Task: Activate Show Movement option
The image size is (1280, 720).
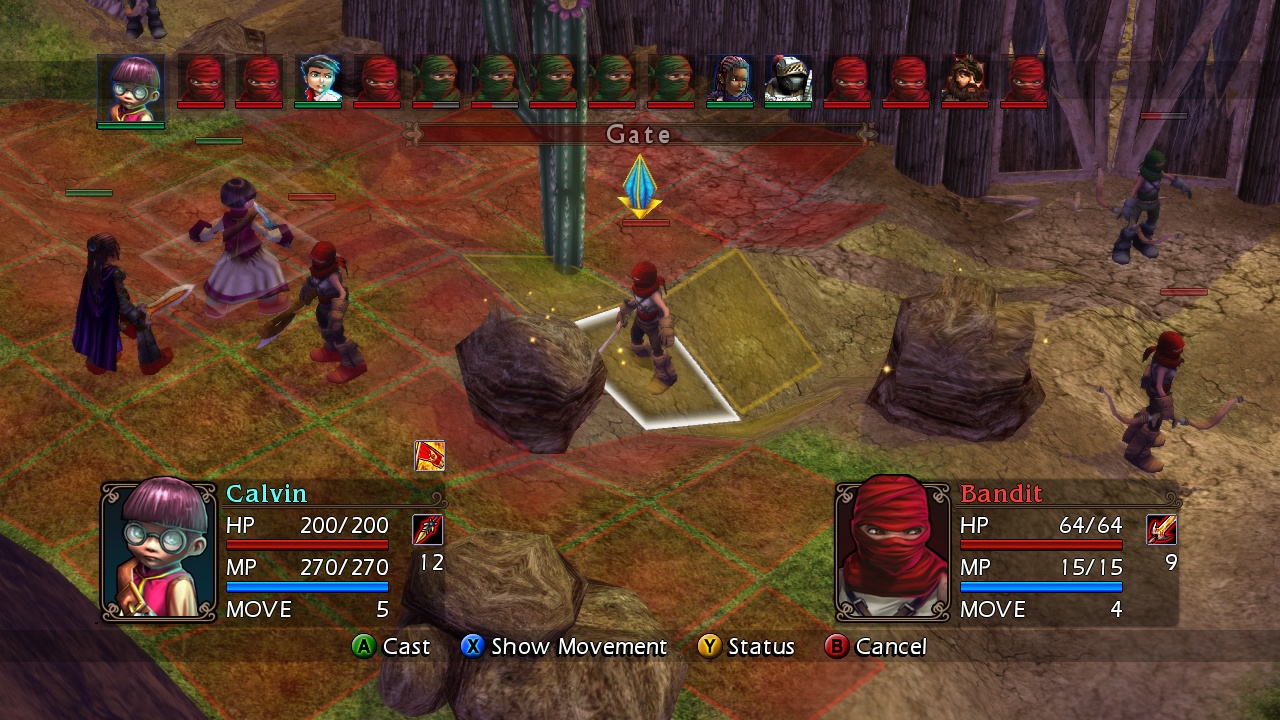Action: [565, 647]
